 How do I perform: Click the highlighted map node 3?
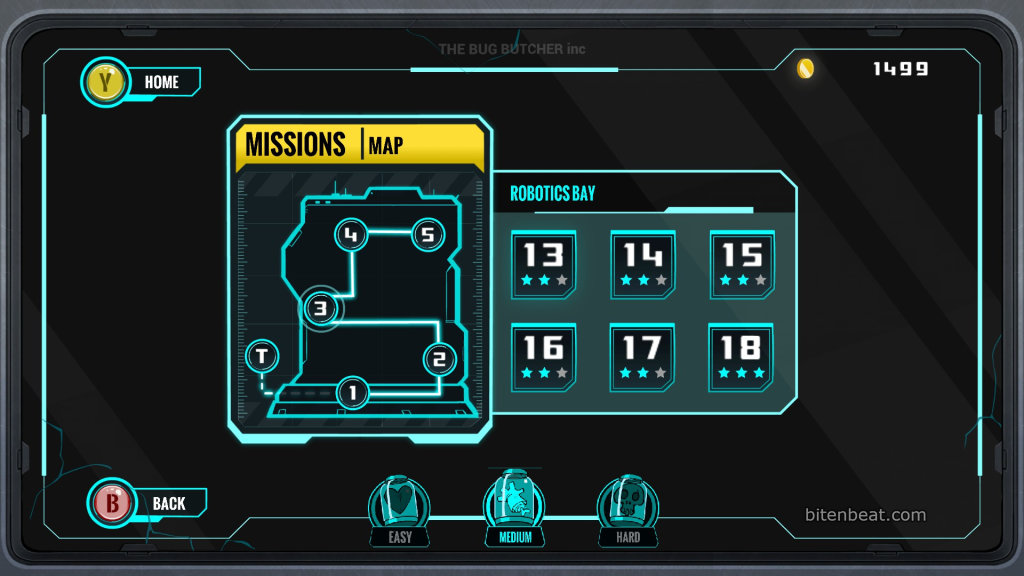click(x=321, y=308)
